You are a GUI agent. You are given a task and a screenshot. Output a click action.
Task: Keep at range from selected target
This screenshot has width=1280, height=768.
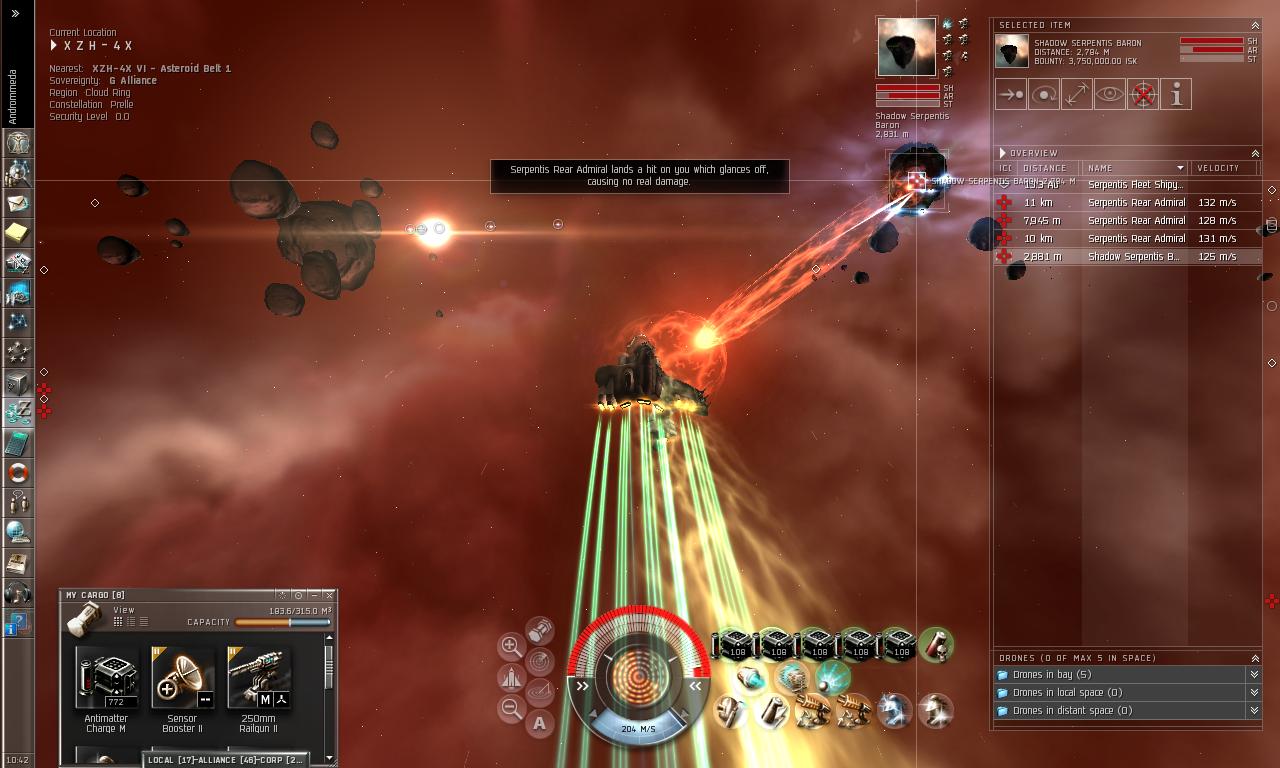1077,94
